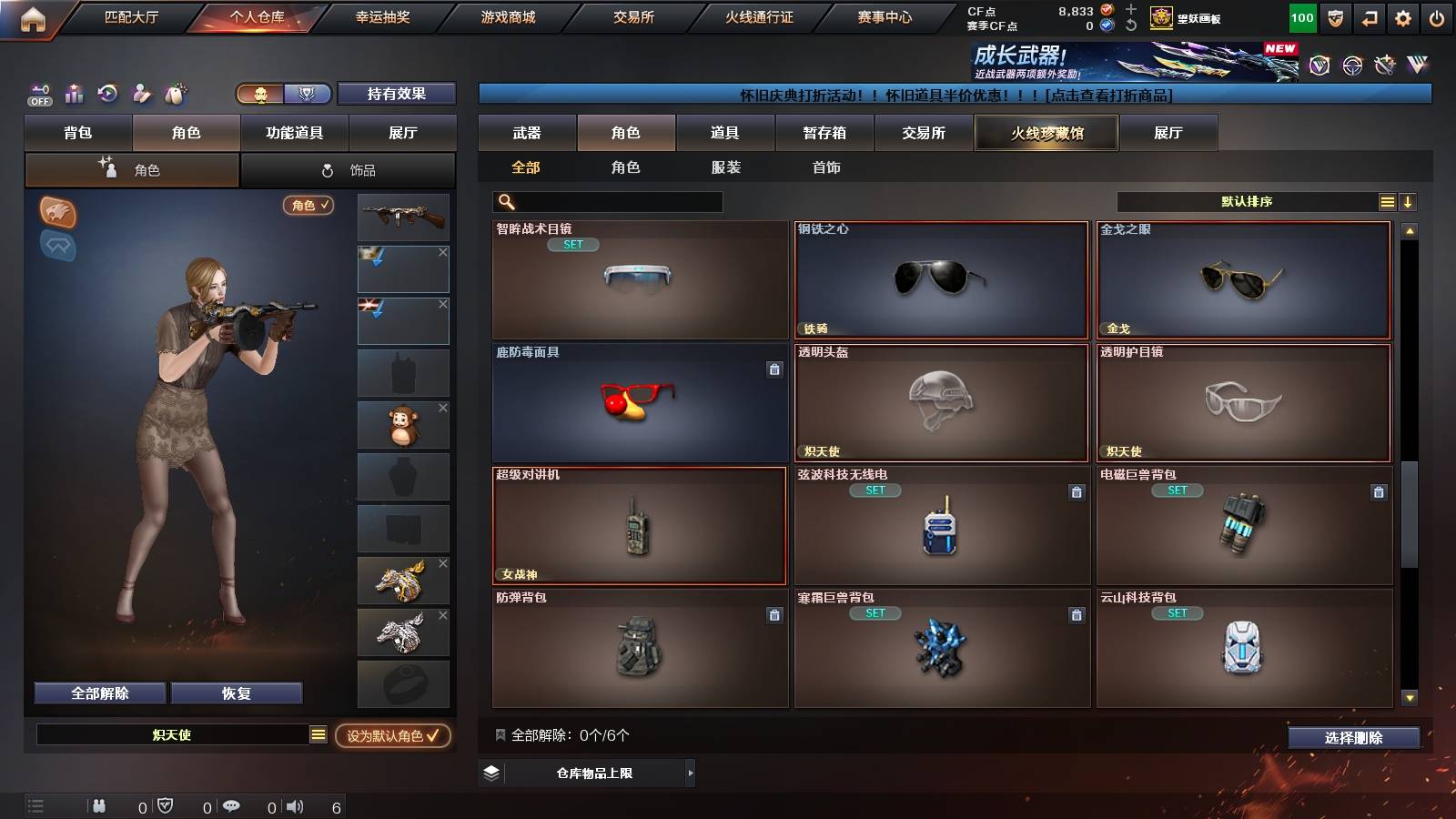The width and height of the screenshot is (1456, 819).
Task: Switch the character/rank toggle to the shield side
Action: (x=309, y=94)
